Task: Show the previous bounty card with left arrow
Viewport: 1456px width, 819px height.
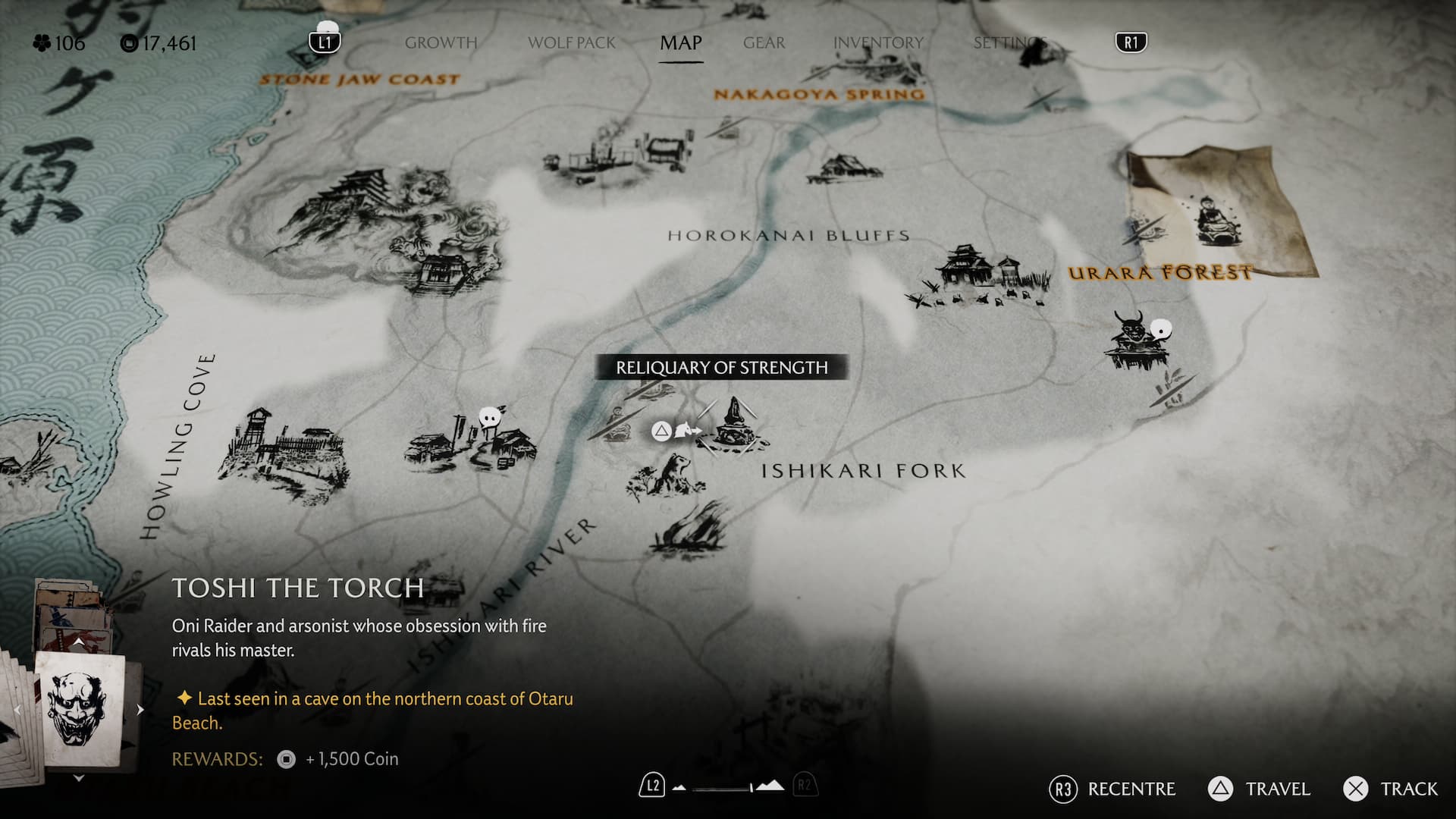Action: coord(17,710)
